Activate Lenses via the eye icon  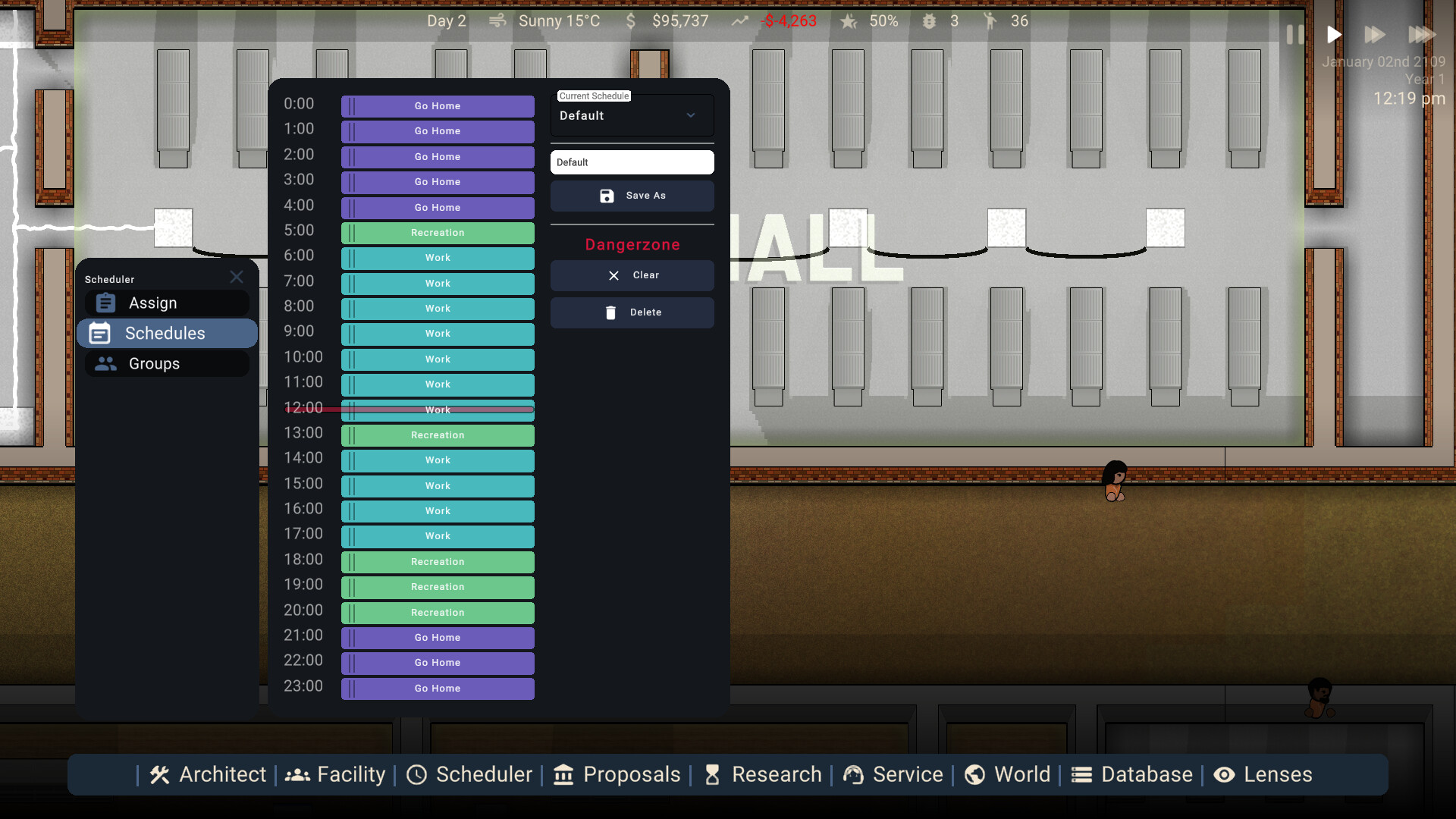[x=1263, y=774]
